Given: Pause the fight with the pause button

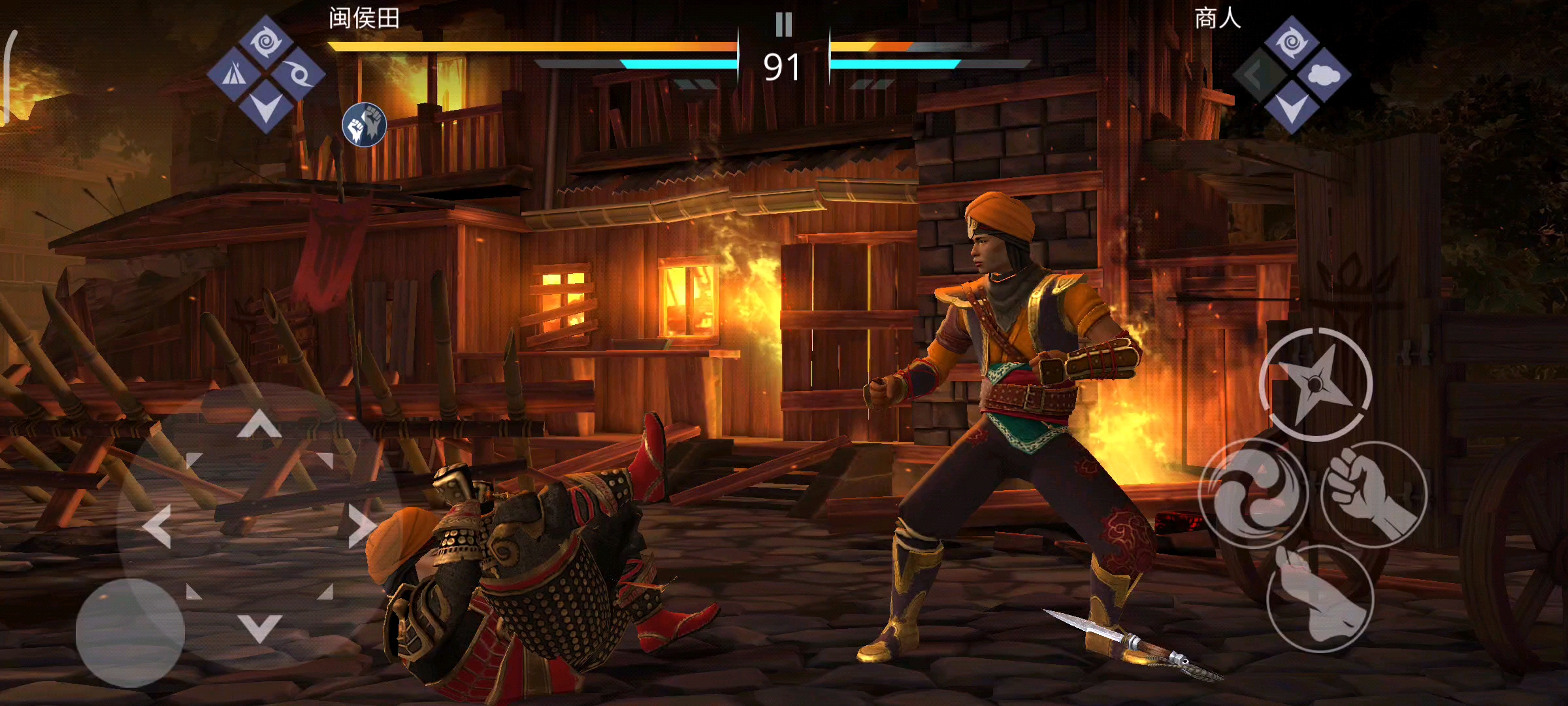Looking at the screenshot, I should 783,25.
